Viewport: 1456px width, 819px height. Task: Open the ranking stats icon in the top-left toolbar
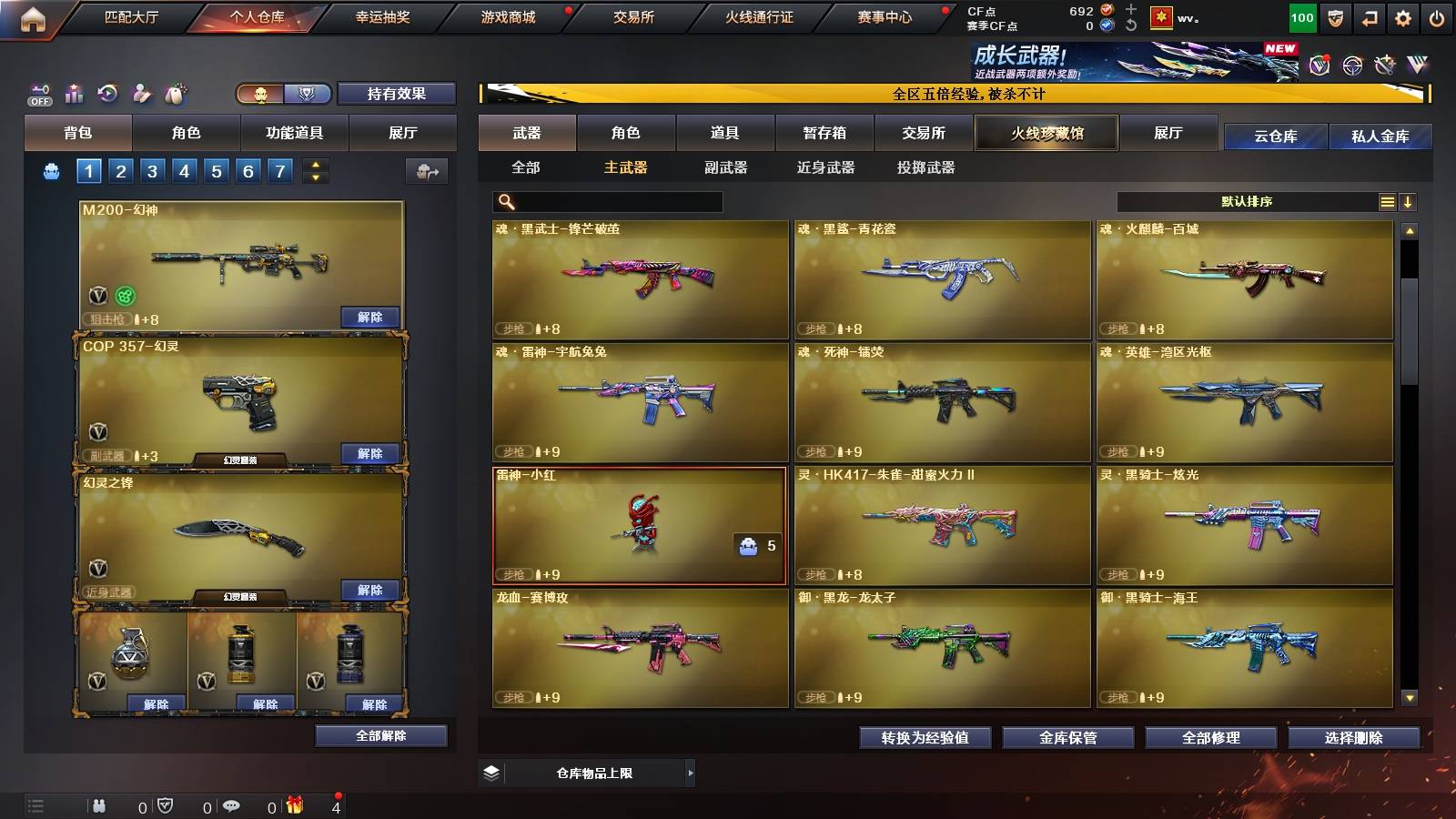click(x=72, y=93)
